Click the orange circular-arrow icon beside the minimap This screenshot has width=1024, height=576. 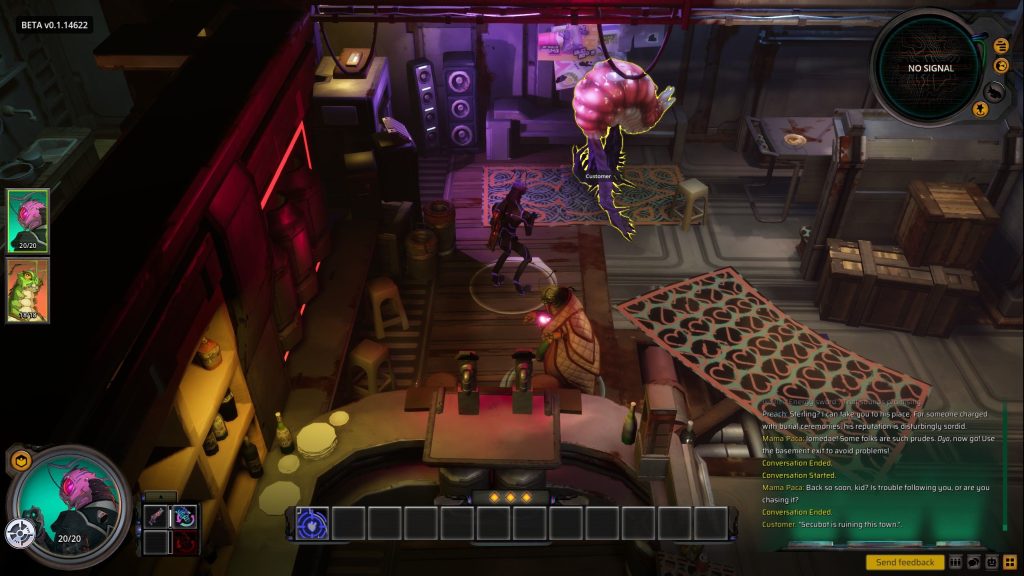(1001, 66)
